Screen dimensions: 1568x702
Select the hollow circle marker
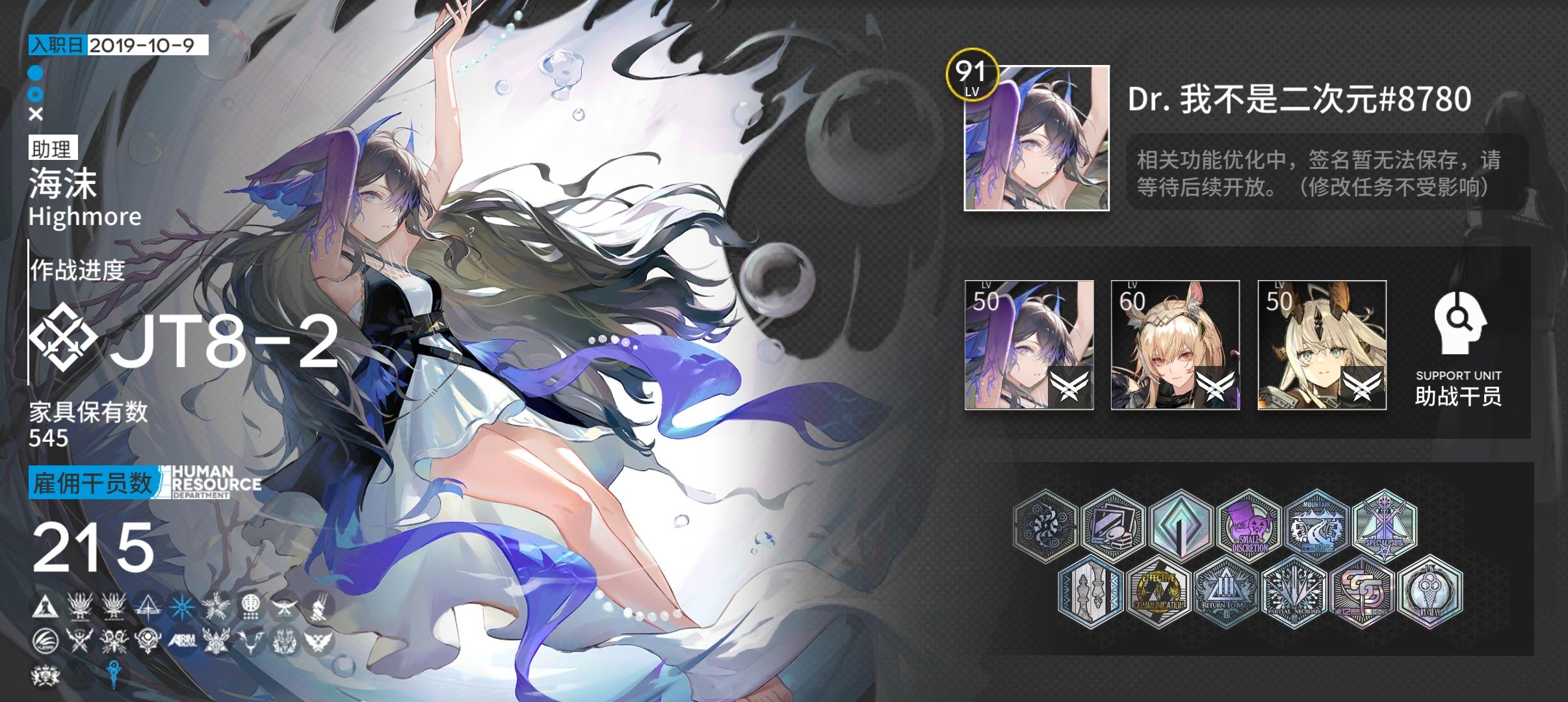pos(36,94)
